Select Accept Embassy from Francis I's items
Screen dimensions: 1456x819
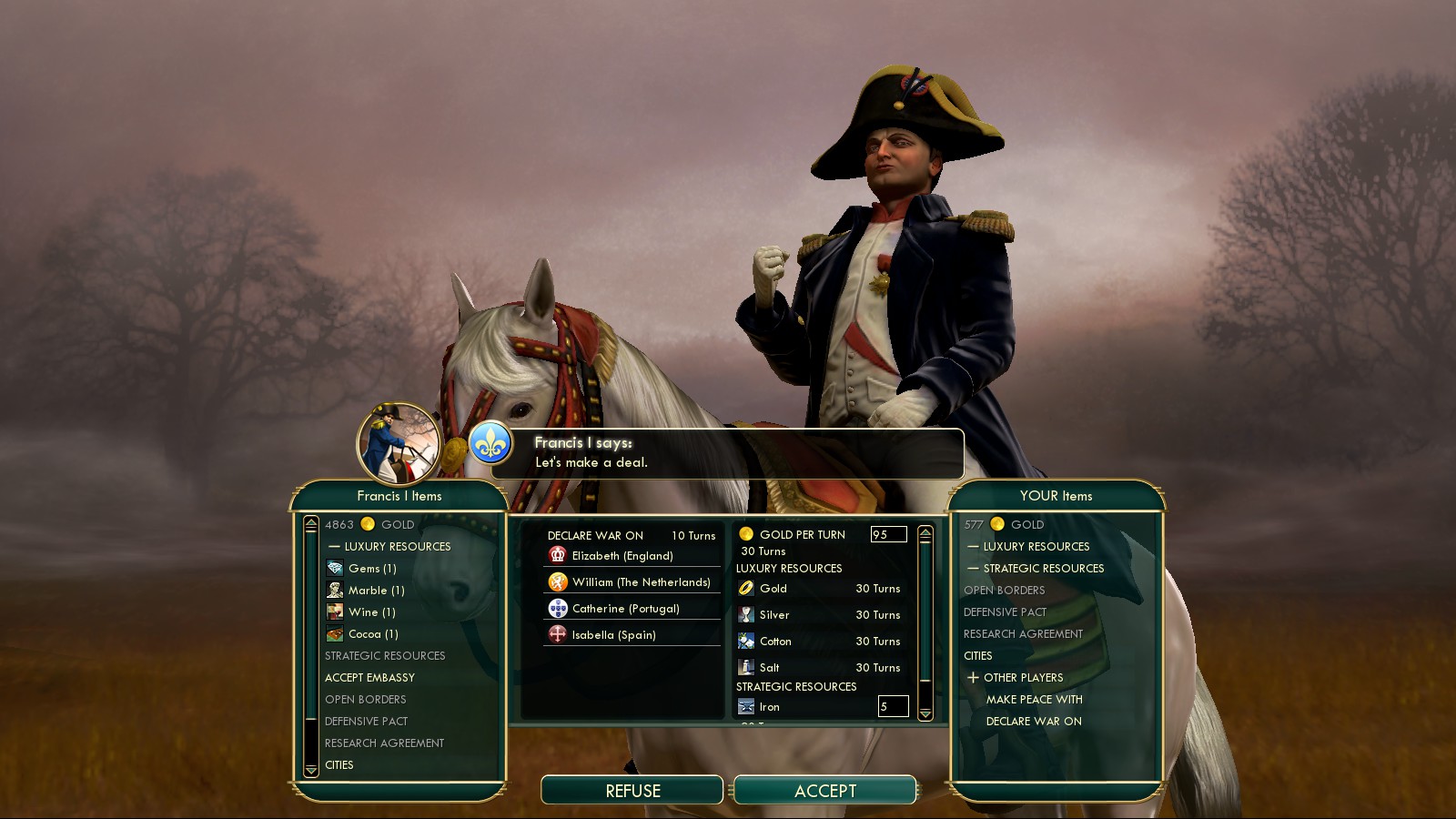point(369,678)
